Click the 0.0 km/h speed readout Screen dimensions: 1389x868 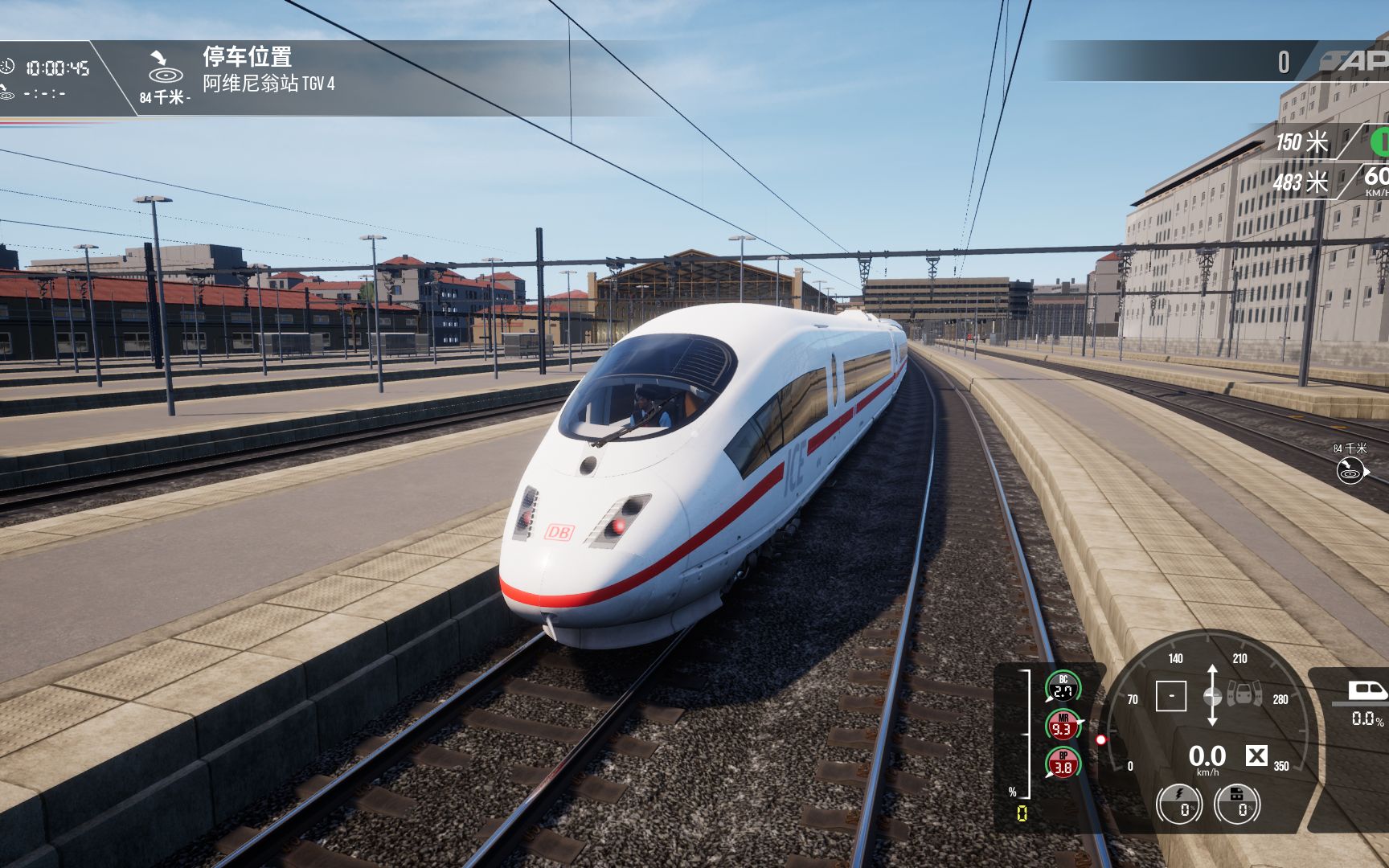tap(1208, 758)
